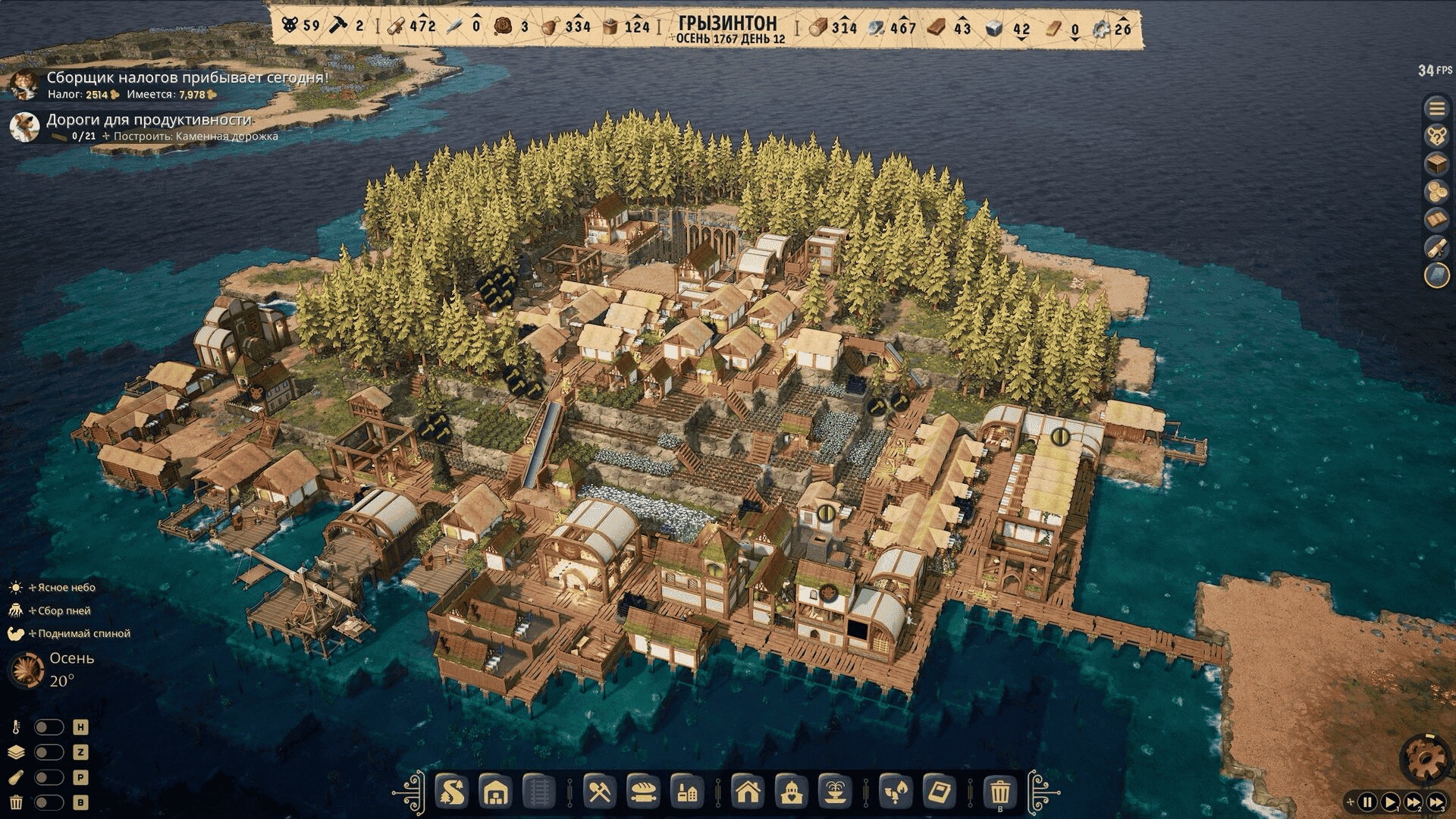
Task: Open the wooden crate resources panel
Action: click(1436, 164)
